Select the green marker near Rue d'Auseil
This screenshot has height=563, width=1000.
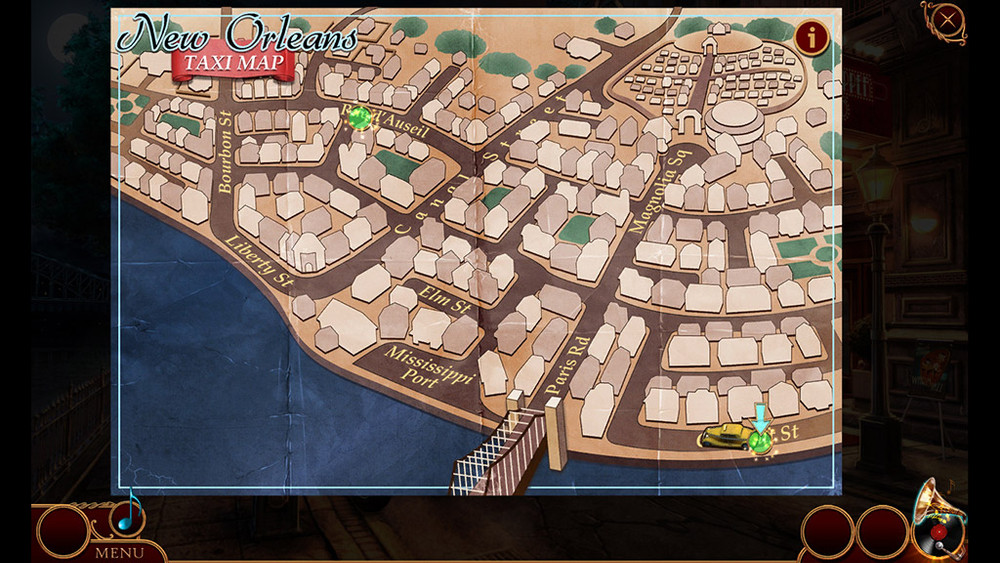(360, 118)
